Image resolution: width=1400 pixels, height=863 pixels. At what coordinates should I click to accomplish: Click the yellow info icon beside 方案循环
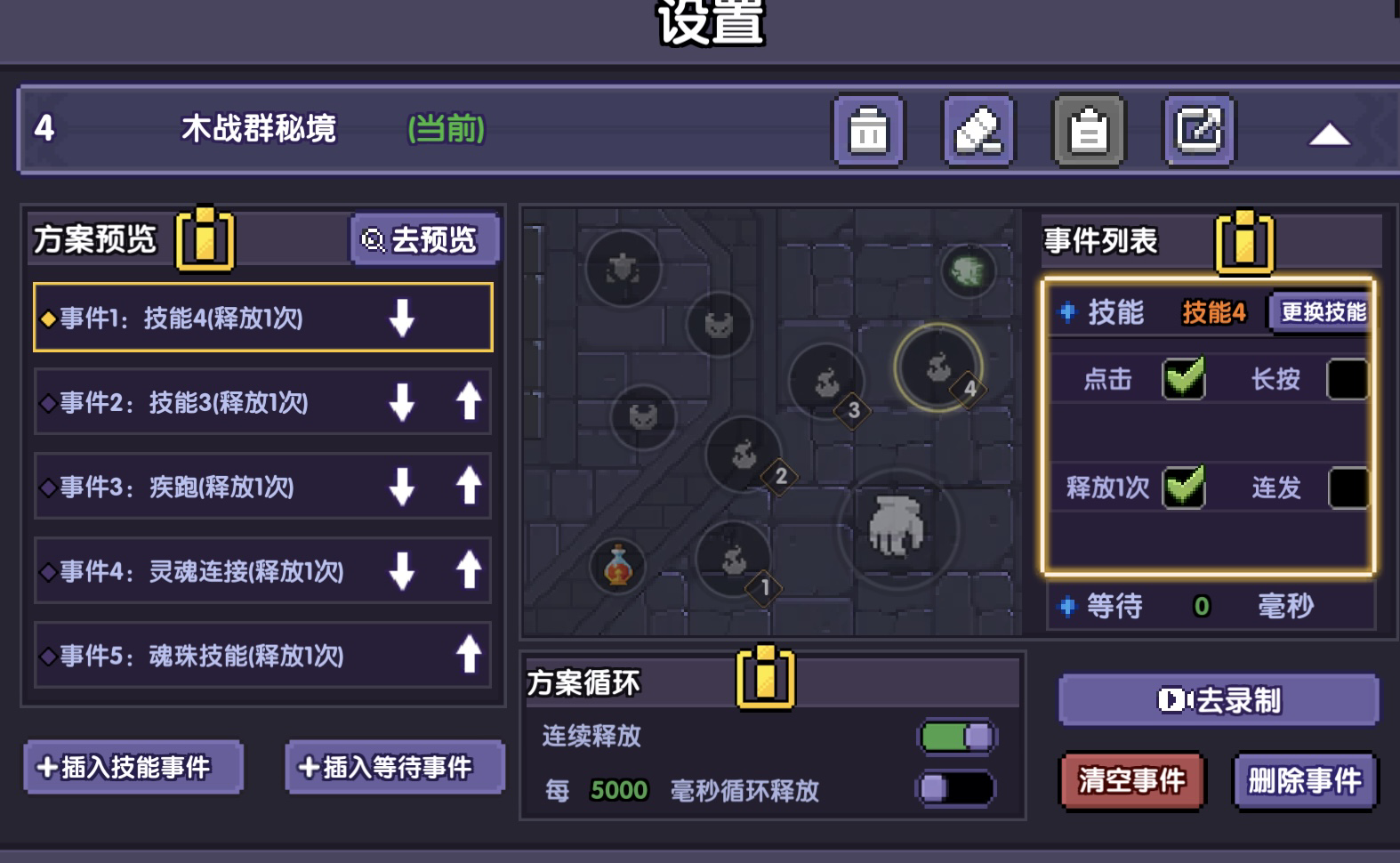click(x=767, y=678)
